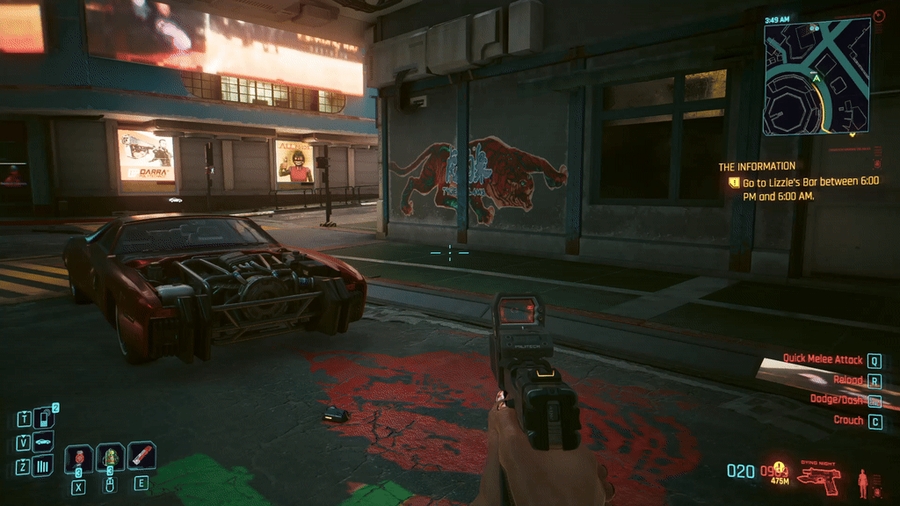Open the radio bars icon slot
900x506 pixels.
(x=43, y=465)
